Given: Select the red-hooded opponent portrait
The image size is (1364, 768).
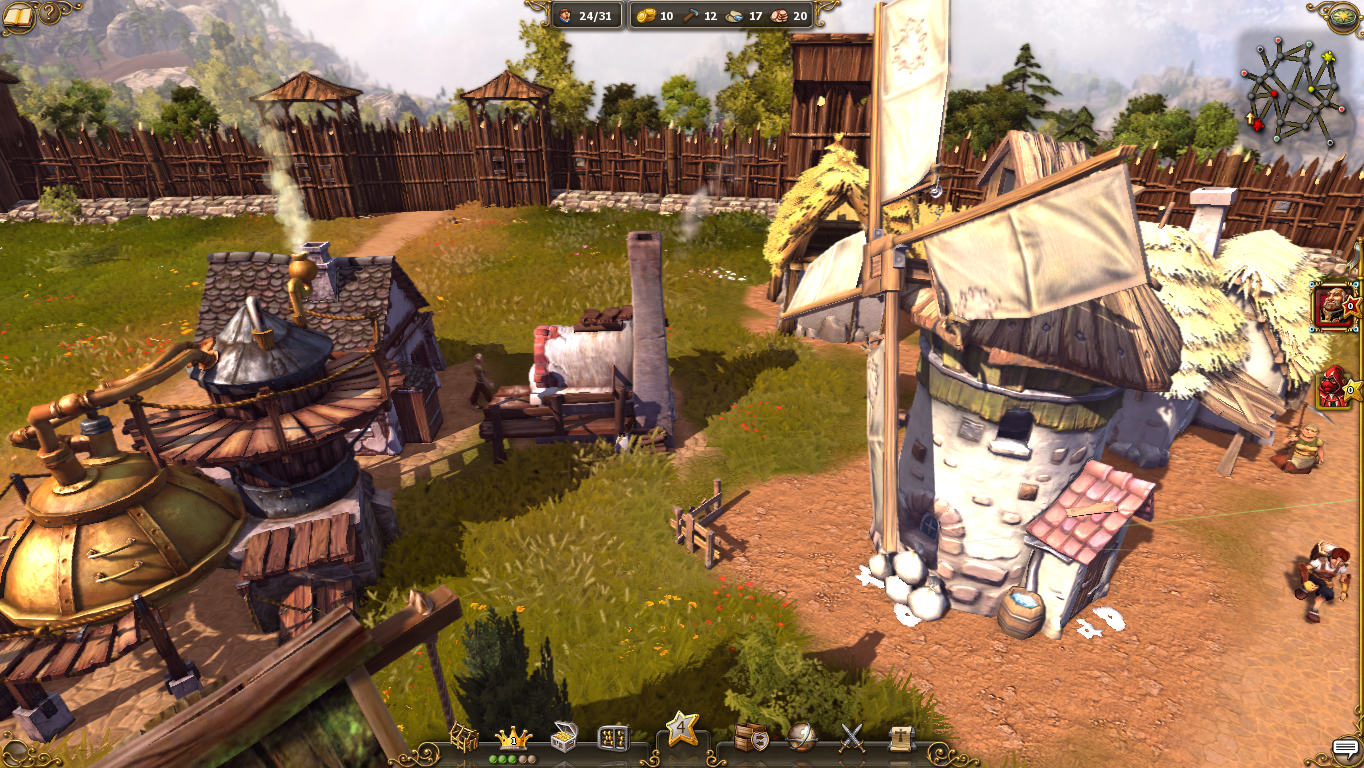Looking at the screenshot, I should tap(1333, 387).
